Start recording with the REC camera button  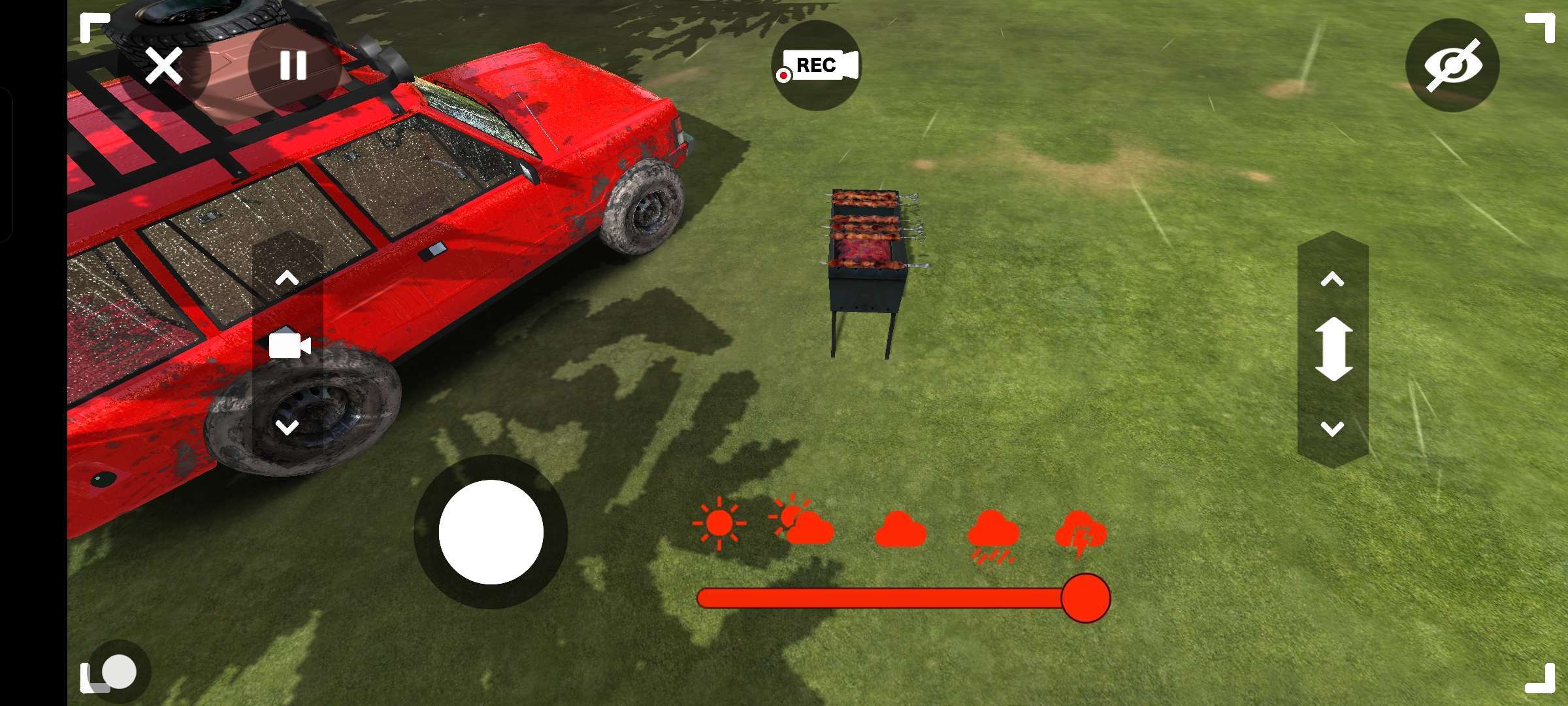point(817,65)
